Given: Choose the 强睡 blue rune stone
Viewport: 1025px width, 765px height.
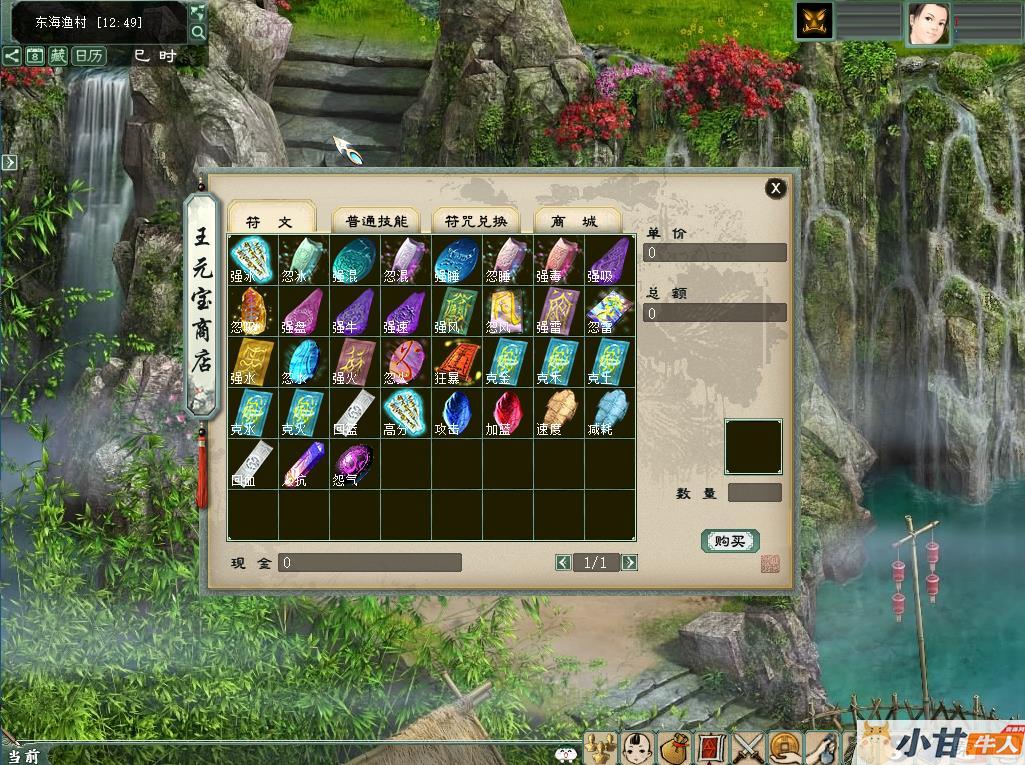Looking at the screenshot, I should point(457,260).
